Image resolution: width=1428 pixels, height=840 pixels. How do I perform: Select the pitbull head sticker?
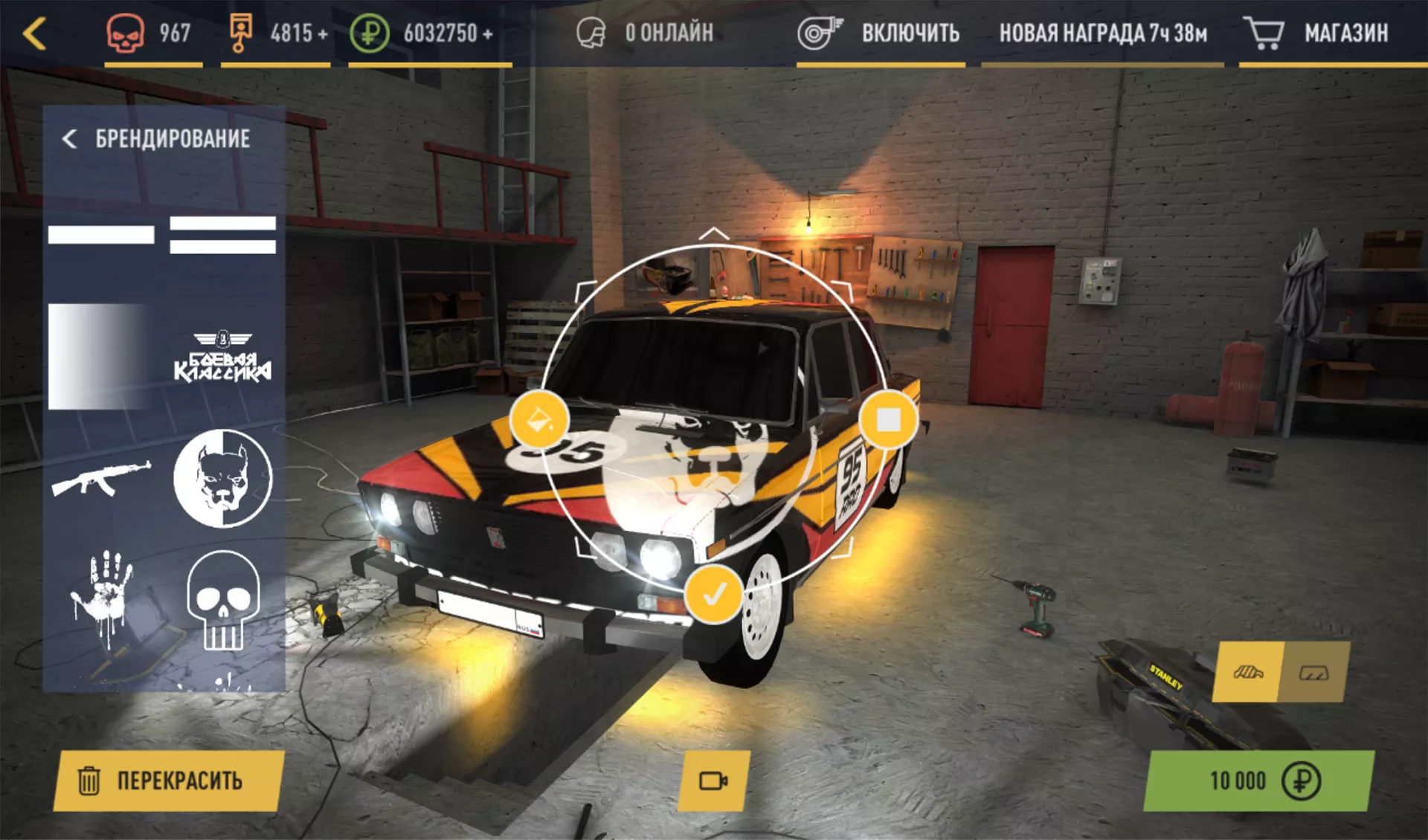click(222, 479)
